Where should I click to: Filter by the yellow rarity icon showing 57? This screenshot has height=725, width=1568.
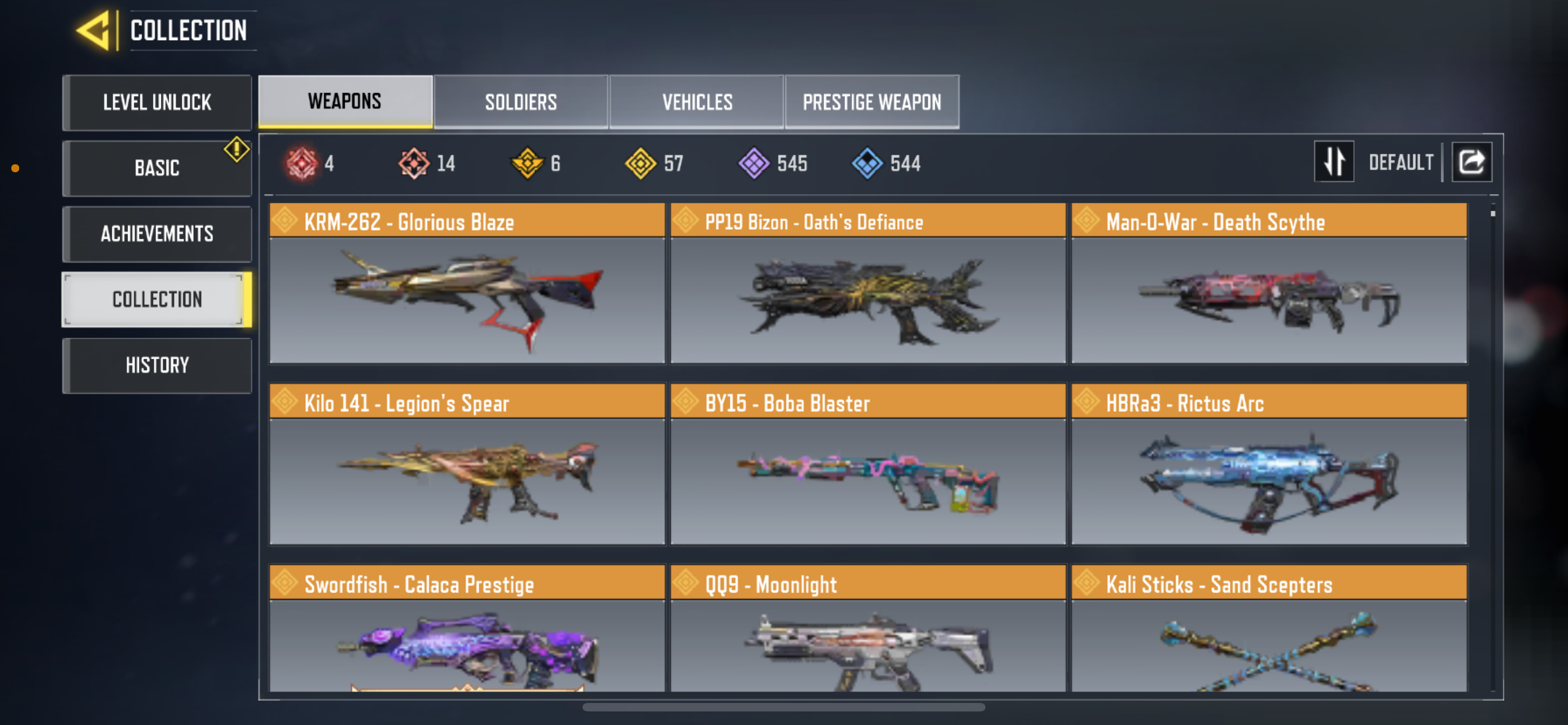click(642, 163)
